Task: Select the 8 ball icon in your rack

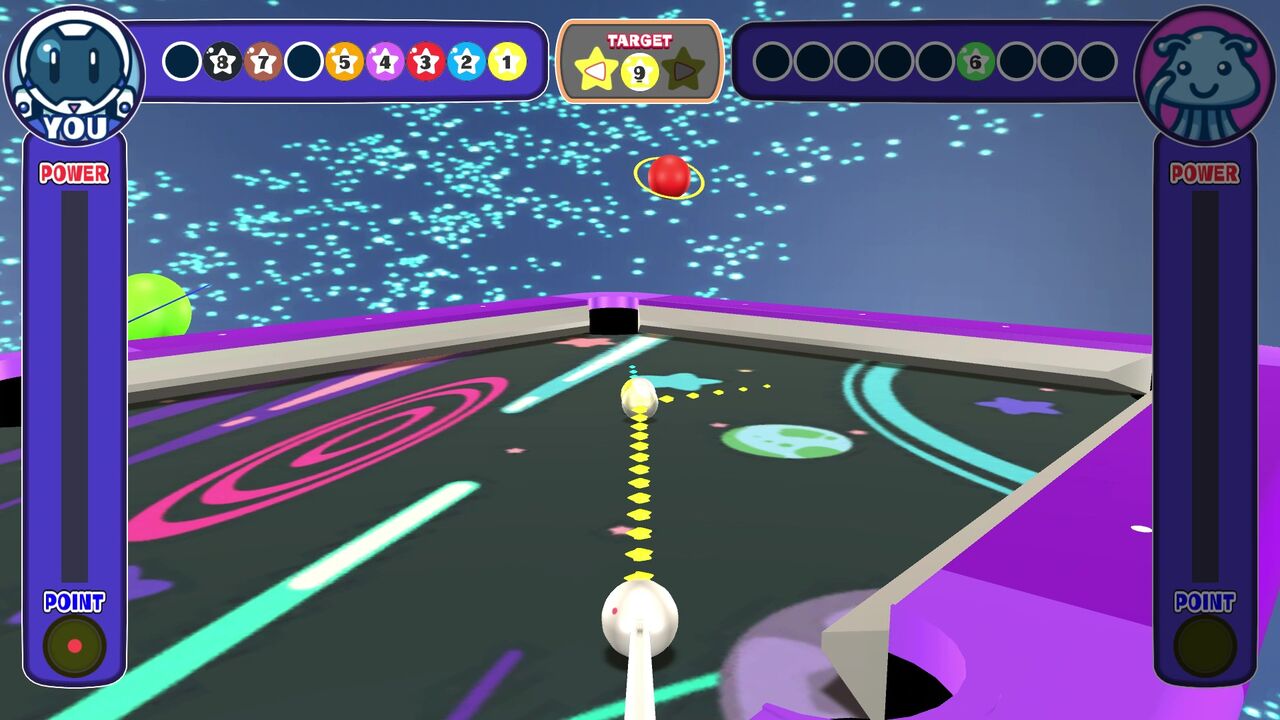Action: click(x=223, y=61)
